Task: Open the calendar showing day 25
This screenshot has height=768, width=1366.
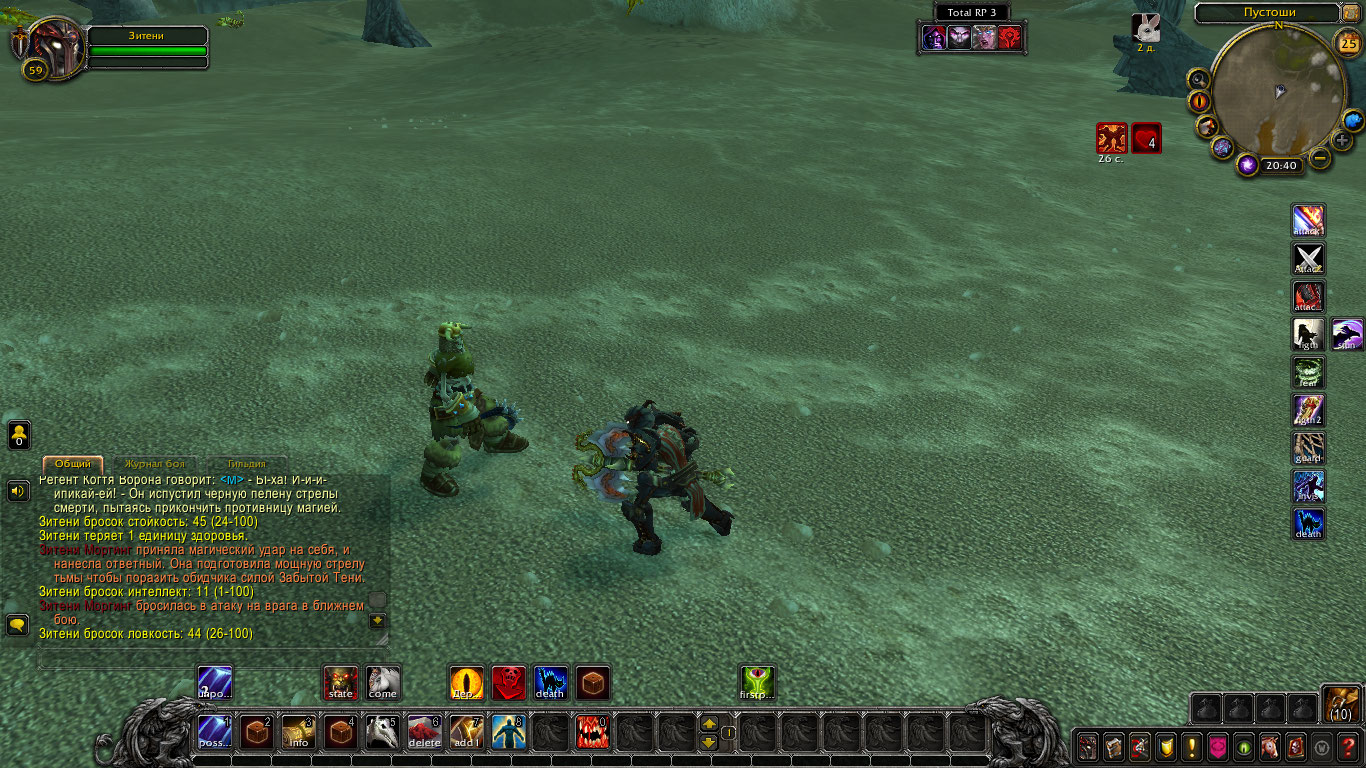Action: coord(1346,43)
